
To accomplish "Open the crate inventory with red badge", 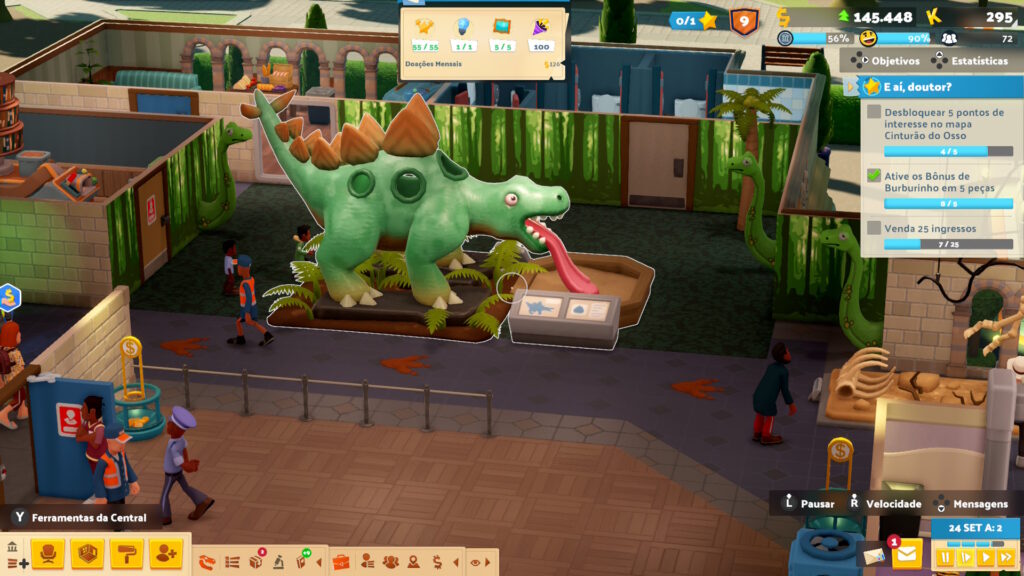I will [256, 562].
